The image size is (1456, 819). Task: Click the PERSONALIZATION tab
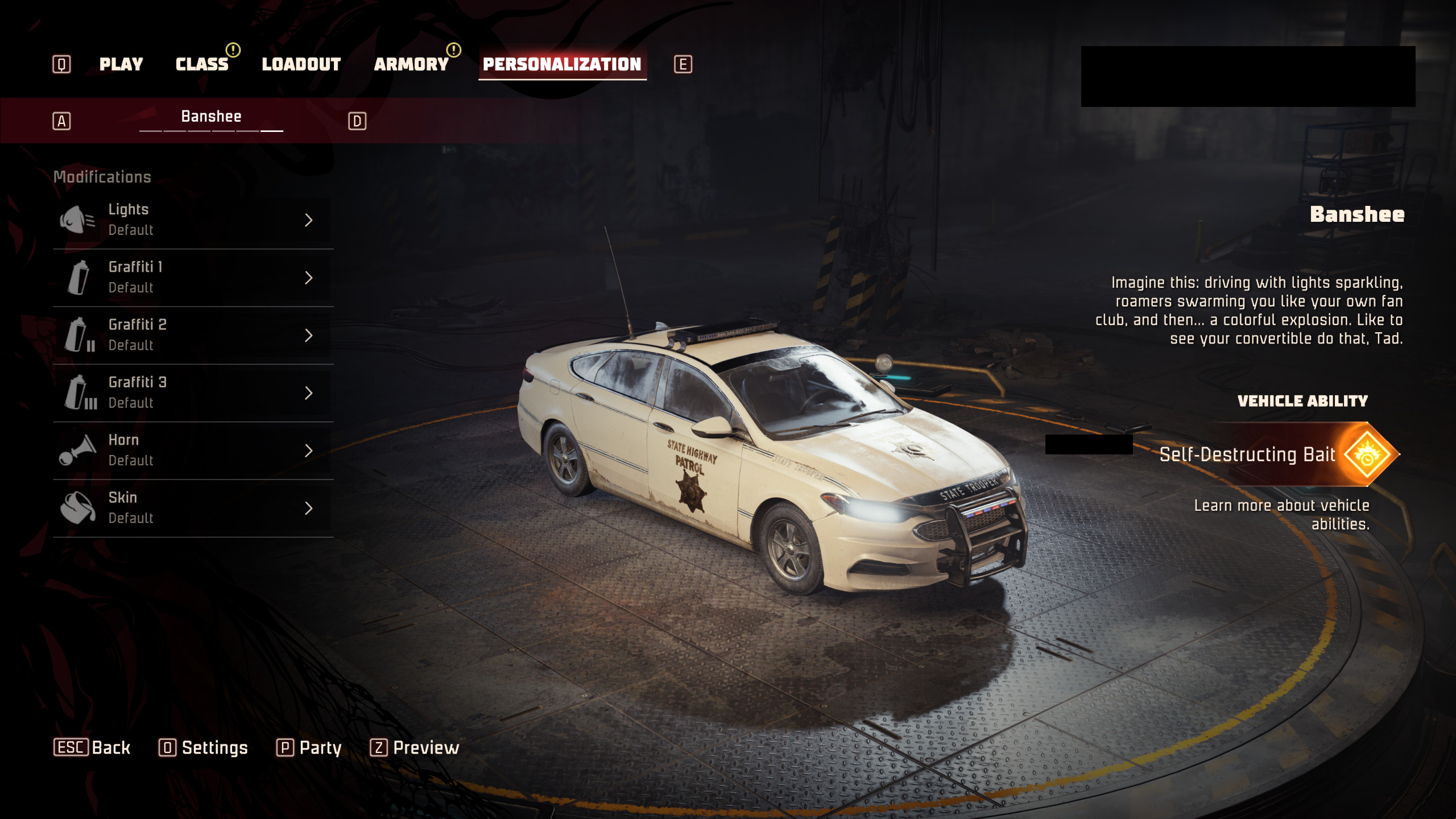pyautogui.click(x=562, y=64)
